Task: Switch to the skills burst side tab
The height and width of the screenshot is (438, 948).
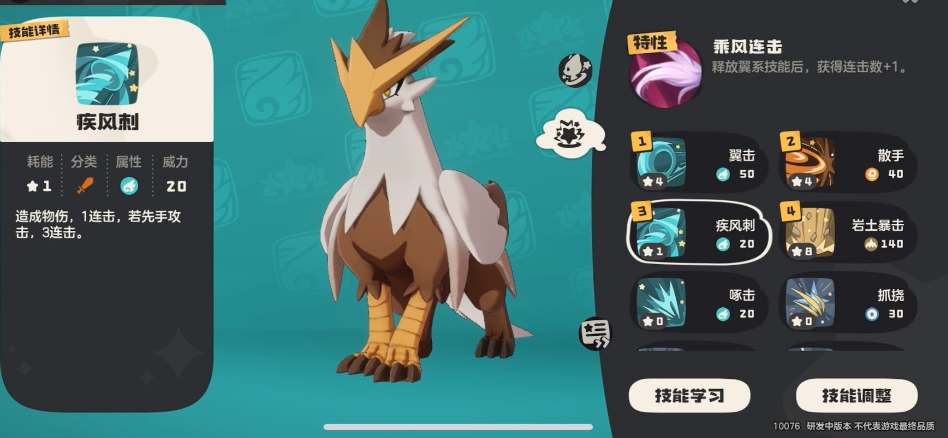Action: click(566, 135)
